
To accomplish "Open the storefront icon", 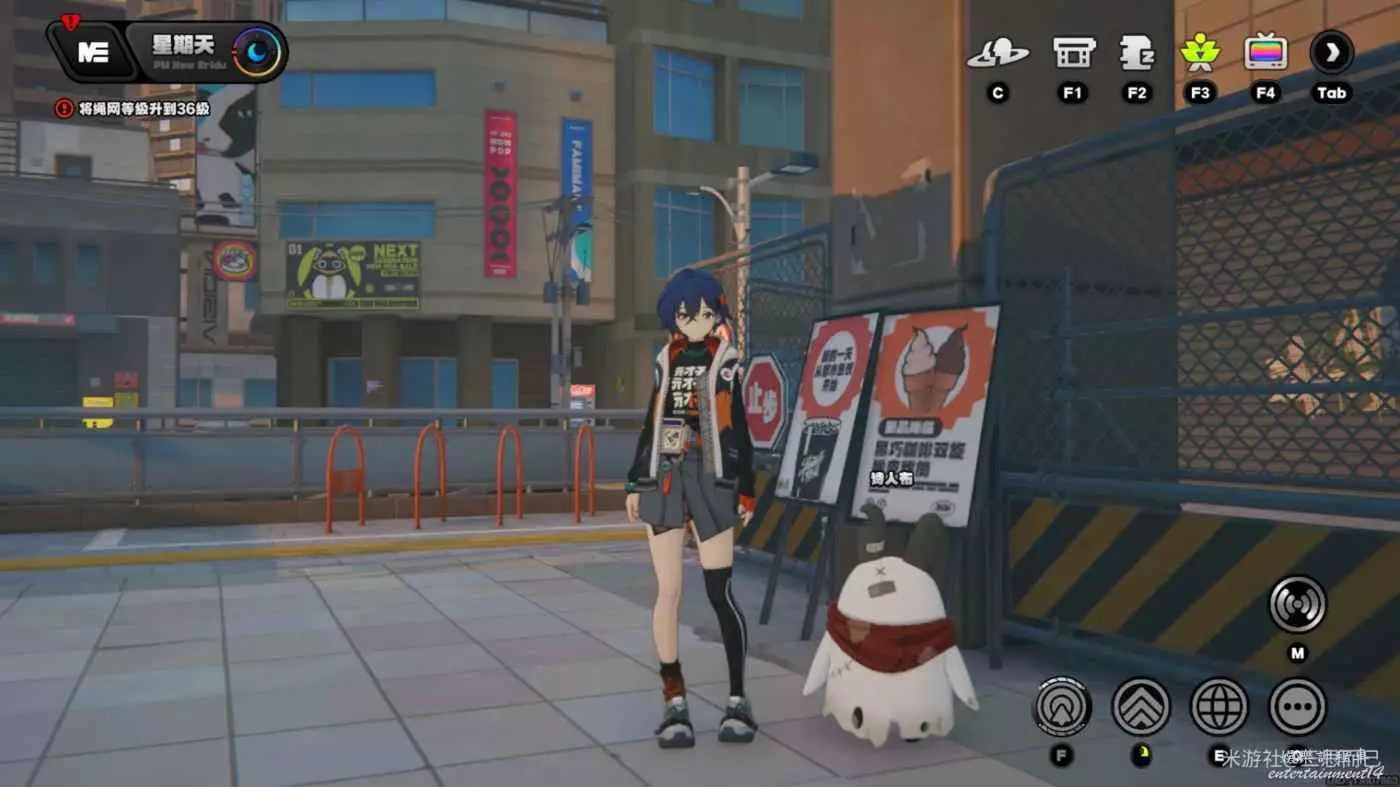I will click(x=1074, y=53).
